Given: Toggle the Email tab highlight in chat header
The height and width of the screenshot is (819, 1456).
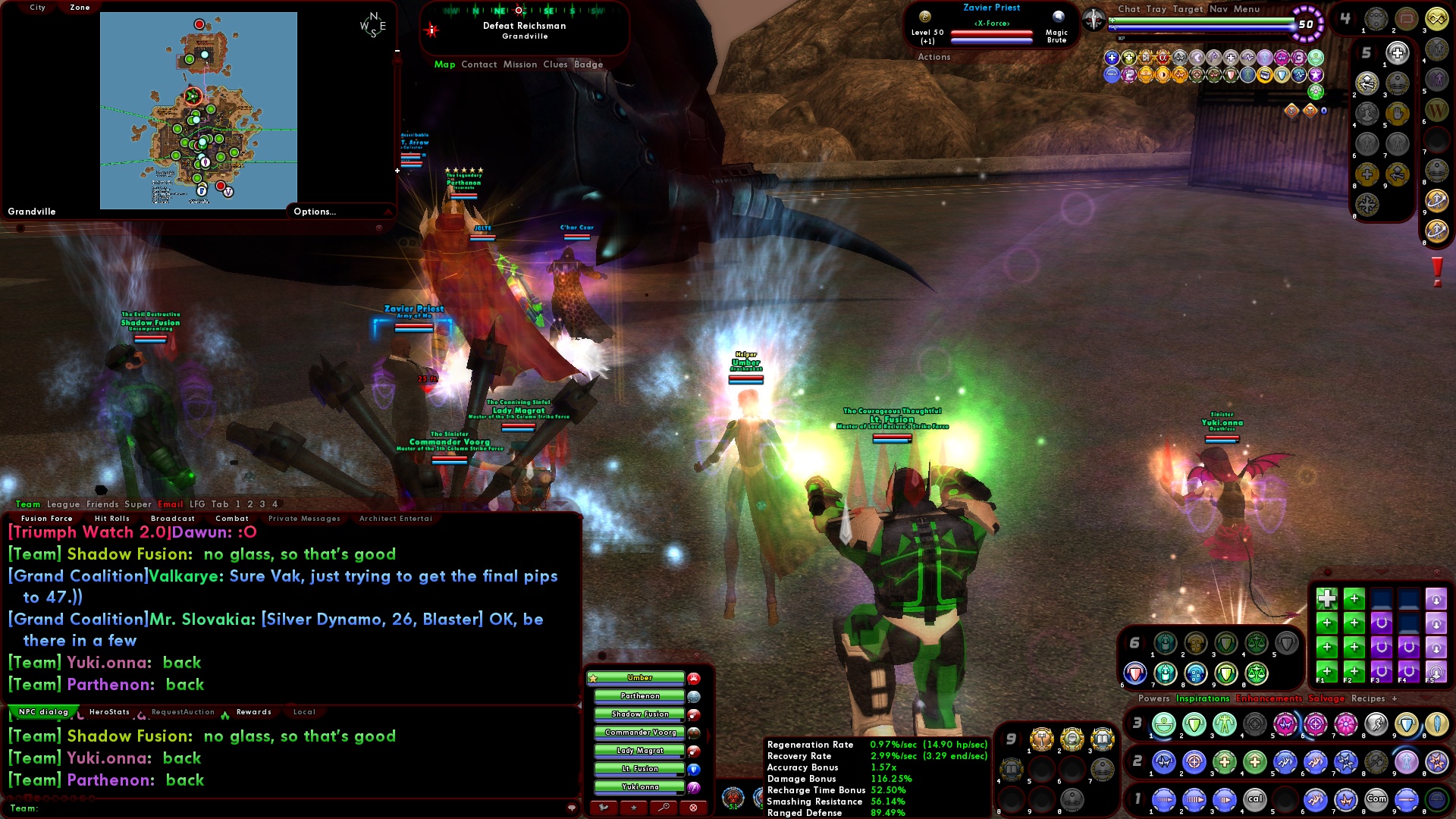Looking at the screenshot, I should tap(171, 504).
